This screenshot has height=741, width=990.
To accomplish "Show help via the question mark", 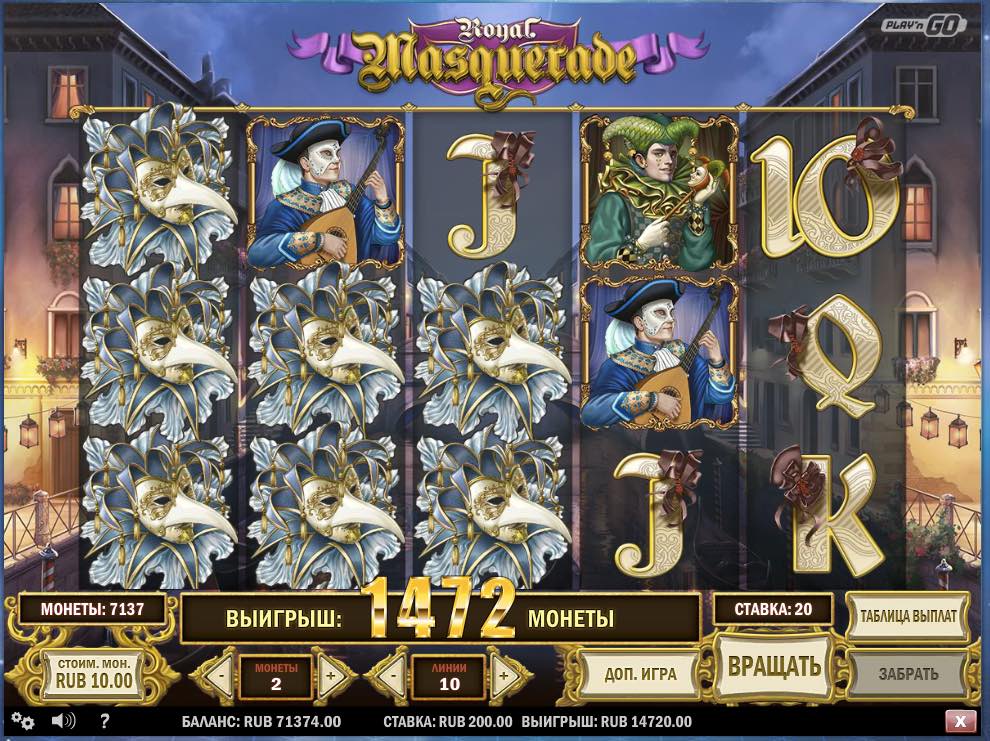I will click(x=104, y=721).
